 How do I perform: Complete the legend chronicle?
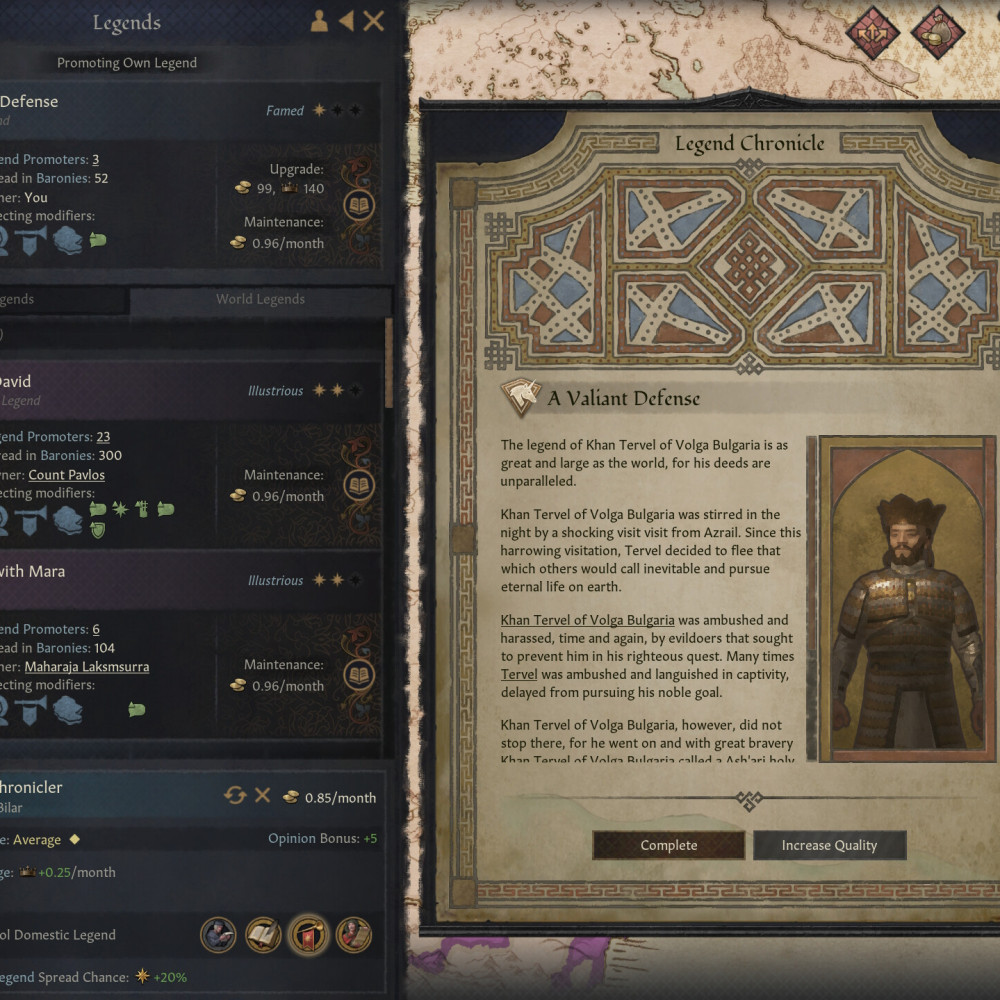[x=668, y=845]
